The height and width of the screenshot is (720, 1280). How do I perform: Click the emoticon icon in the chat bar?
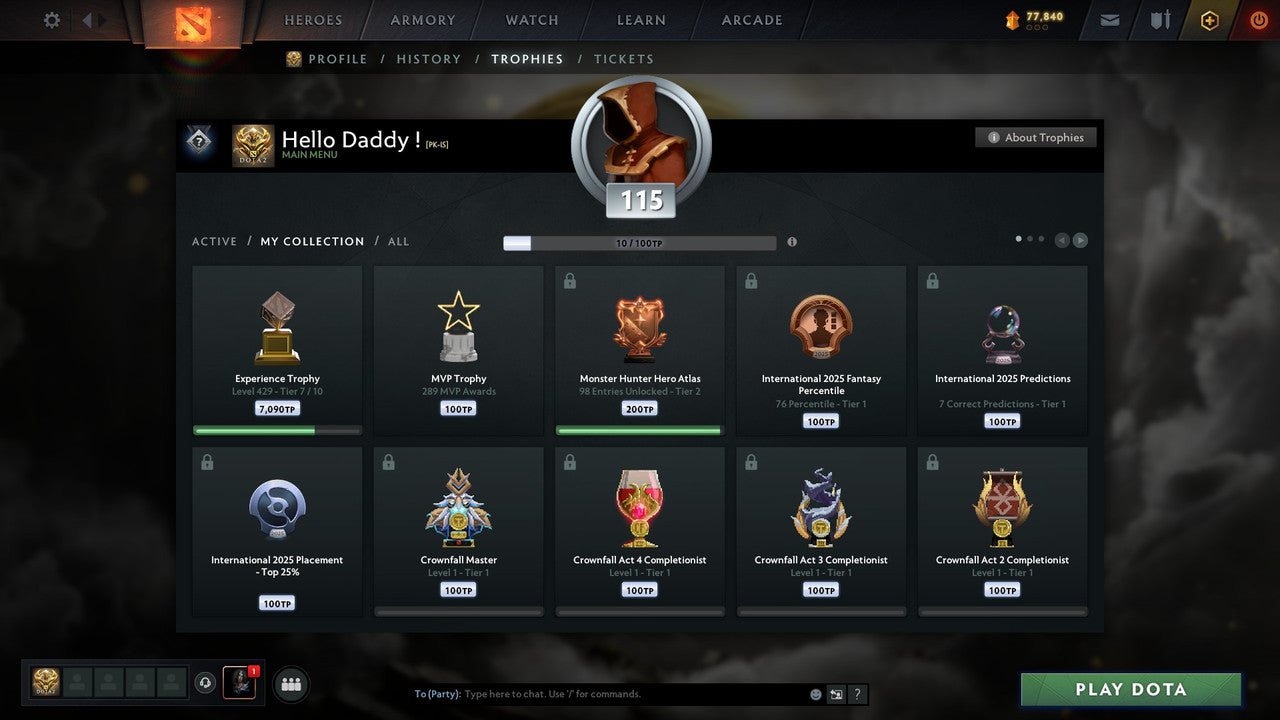point(814,693)
